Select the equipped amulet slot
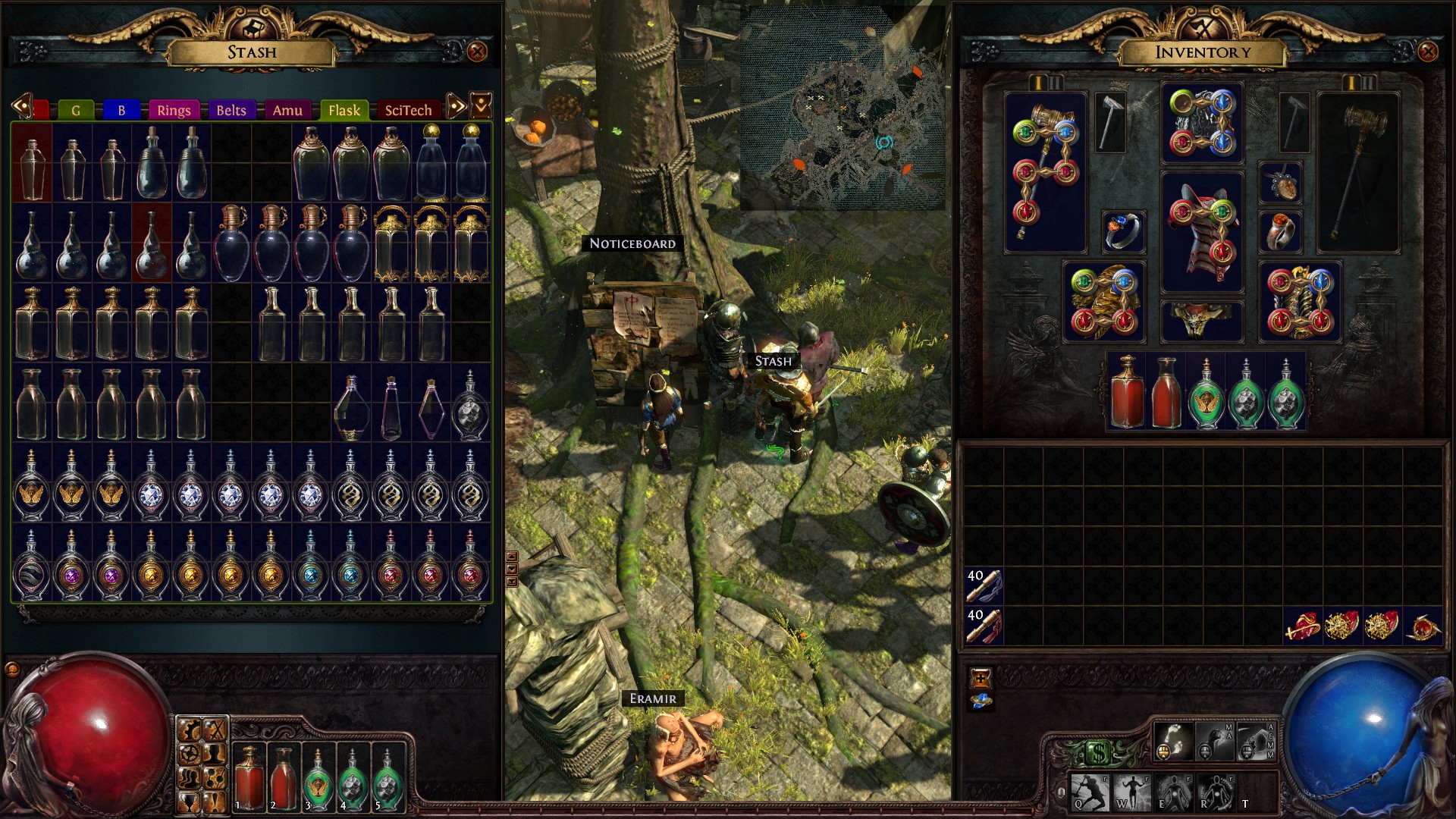 click(x=1281, y=183)
